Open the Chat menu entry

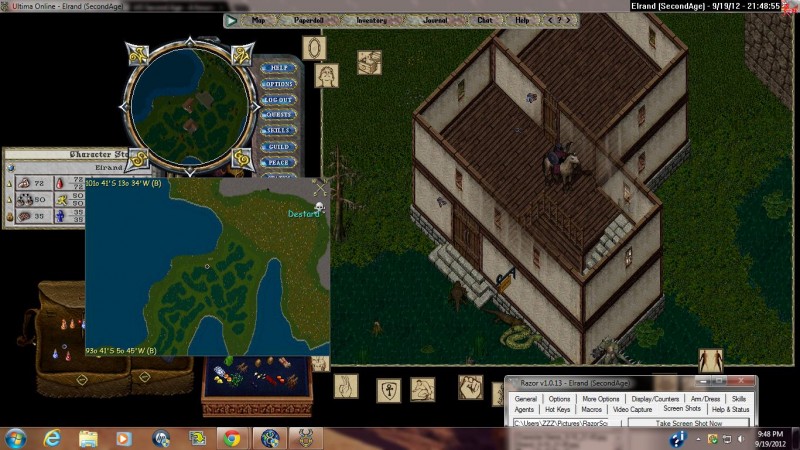(x=484, y=20)
